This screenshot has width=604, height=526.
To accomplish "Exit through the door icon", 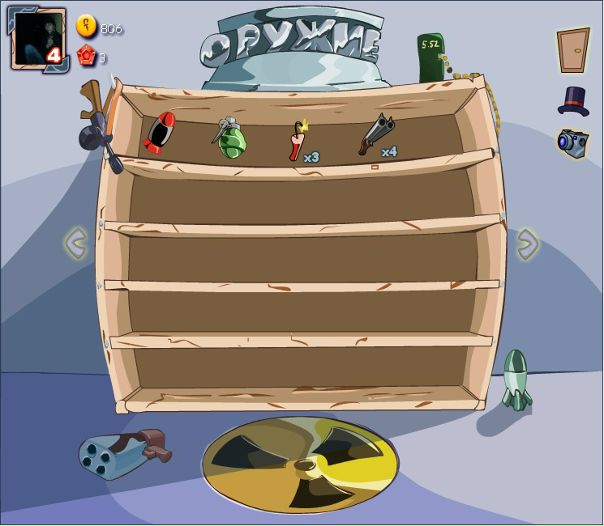I will tap(573, 48).
